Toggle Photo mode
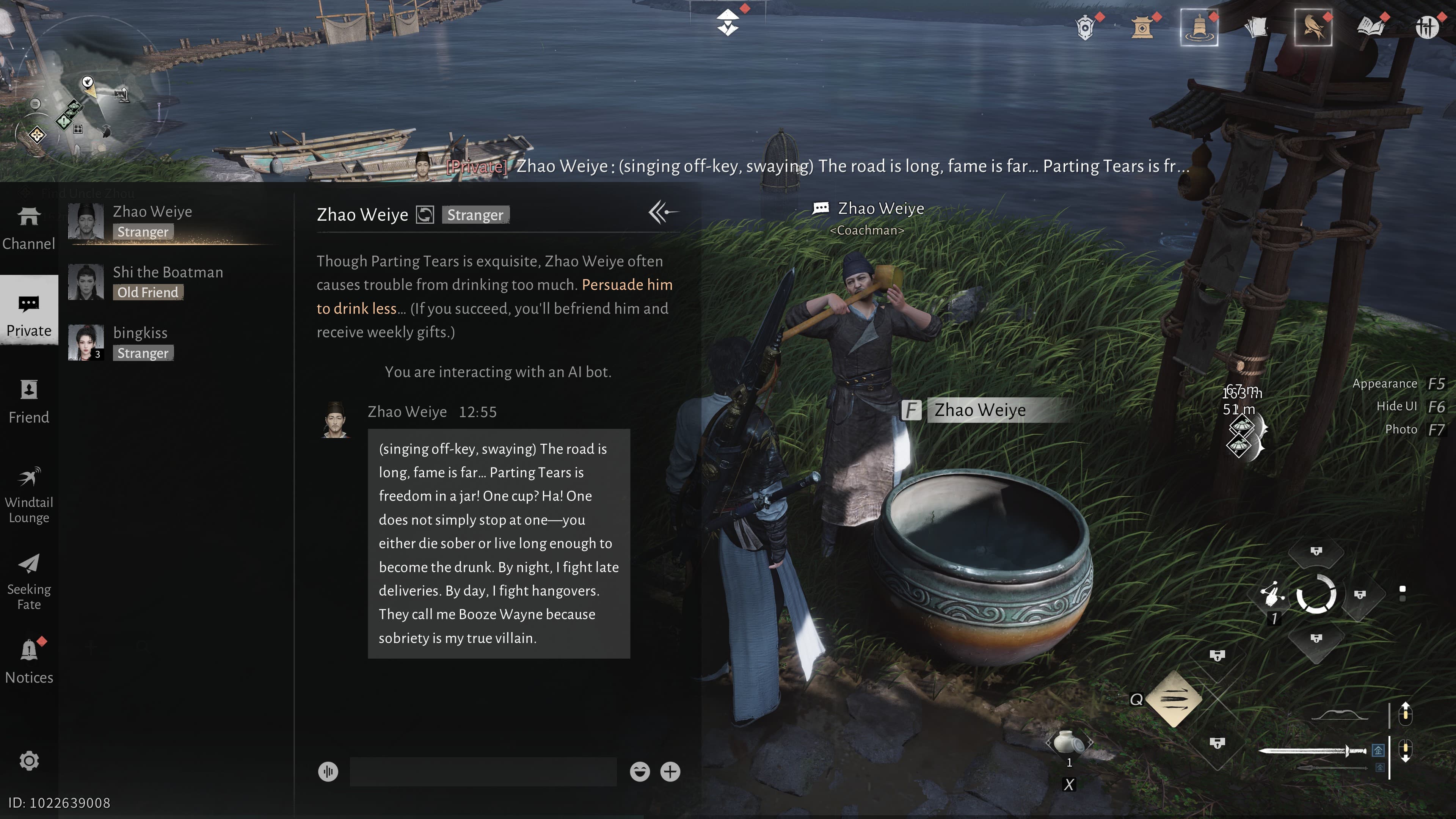 (x=1401, y=429)
